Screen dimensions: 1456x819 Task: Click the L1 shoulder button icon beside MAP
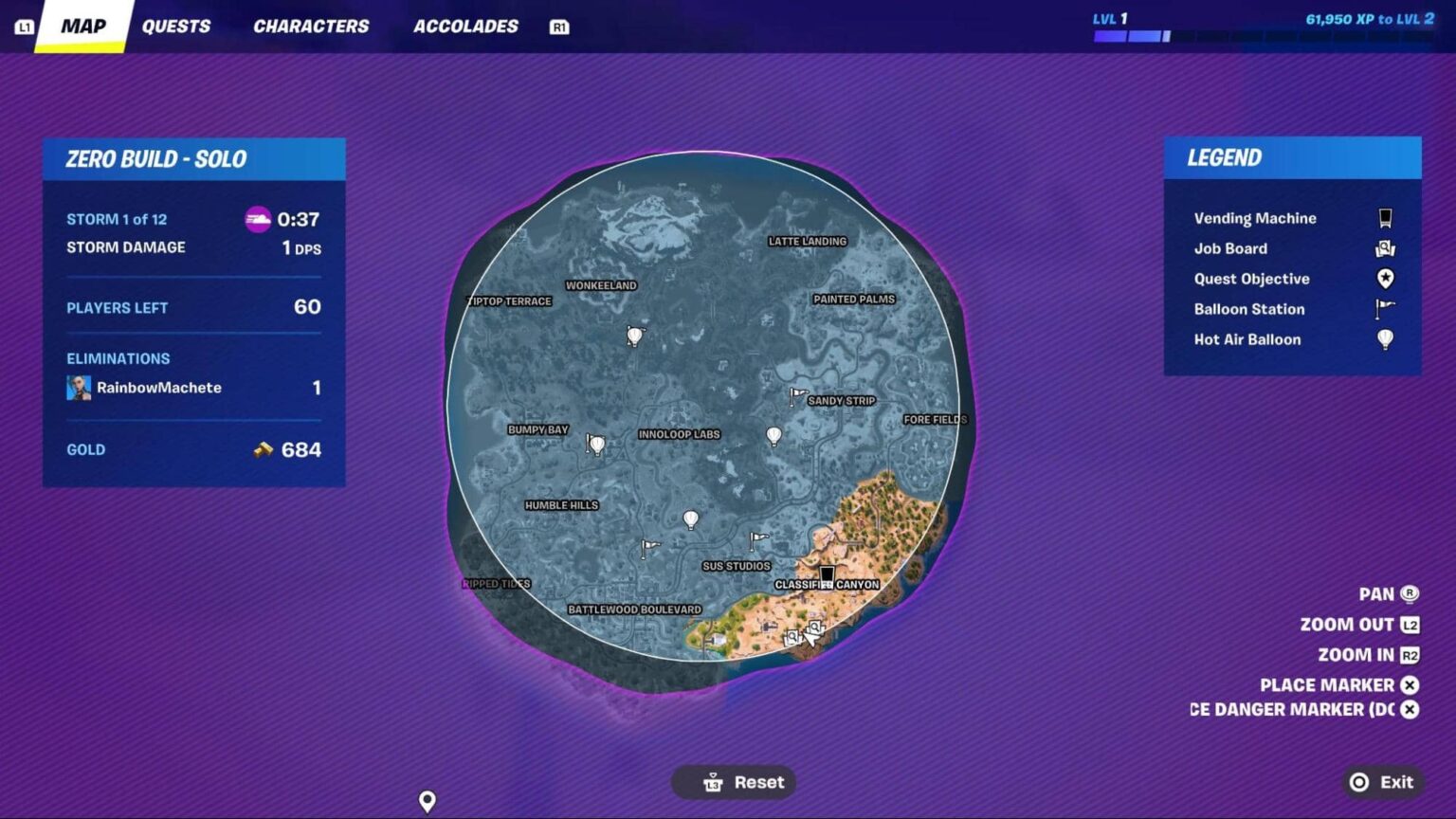click(25, 24)
